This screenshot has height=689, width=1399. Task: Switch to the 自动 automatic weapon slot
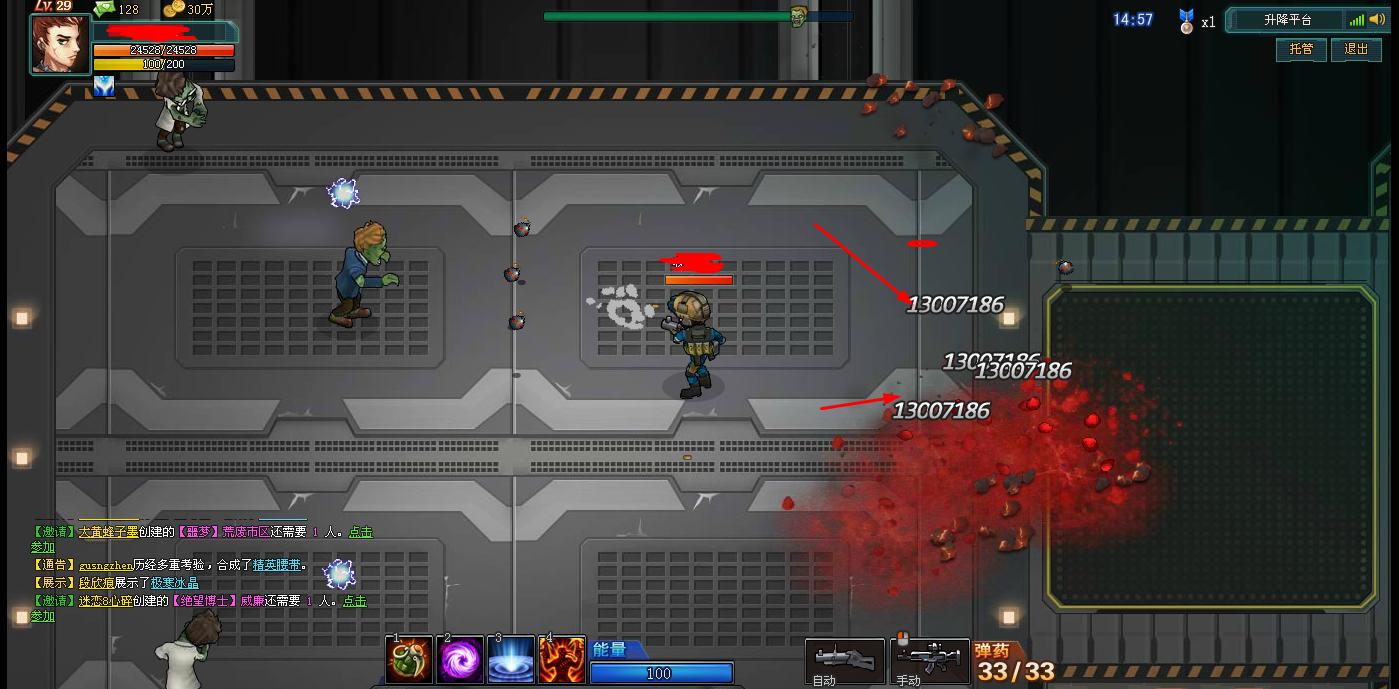[x=844, y=660]
